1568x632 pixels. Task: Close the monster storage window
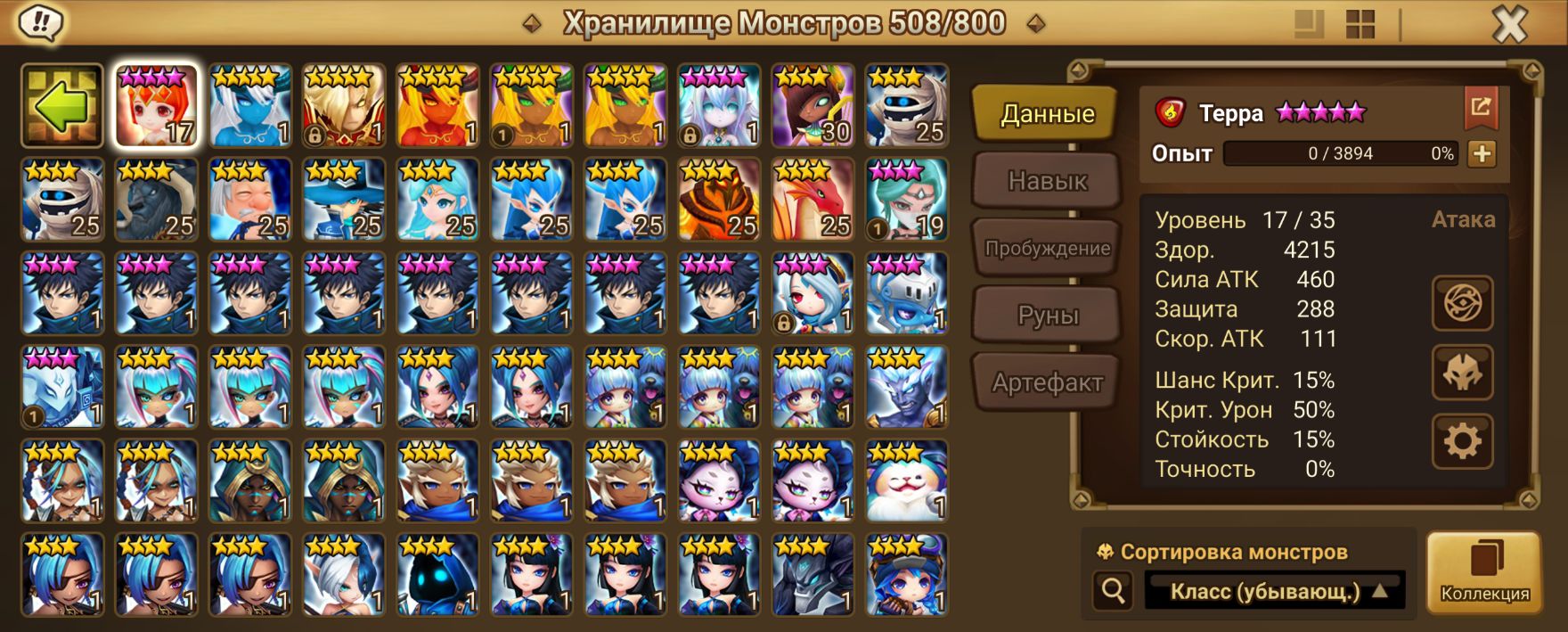[x=1509, y=25]
